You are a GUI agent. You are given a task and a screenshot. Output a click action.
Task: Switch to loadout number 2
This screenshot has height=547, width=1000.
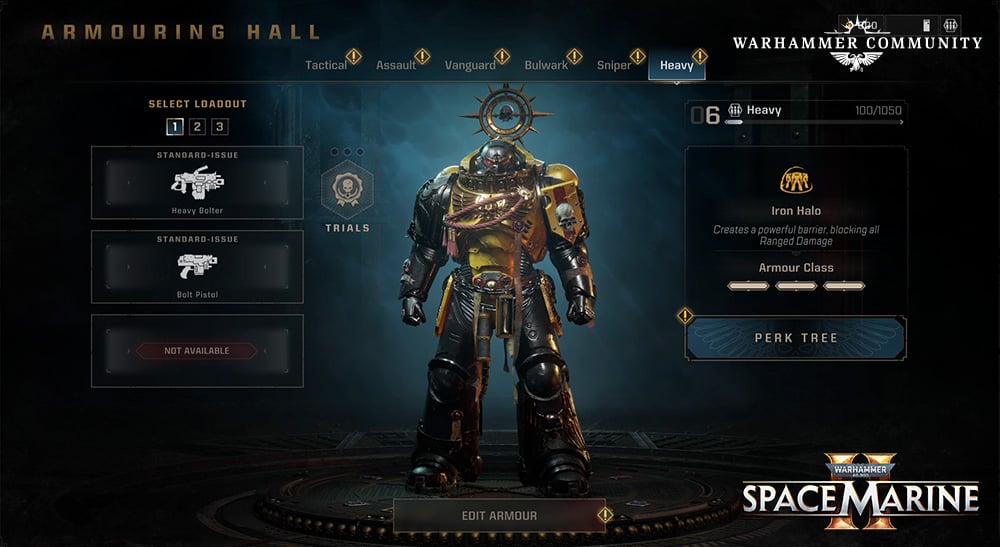pyautogui.click(x=197, y=126)
